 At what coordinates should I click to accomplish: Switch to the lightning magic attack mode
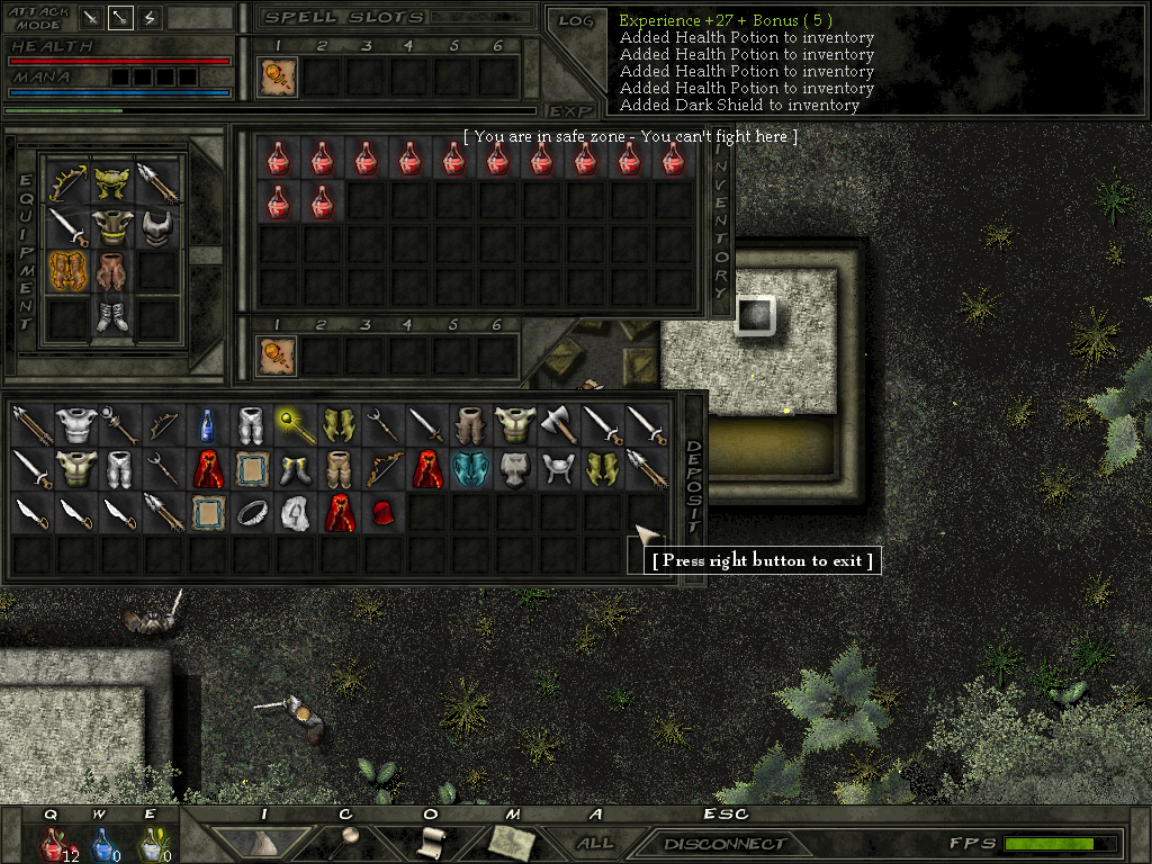[149, 17]
